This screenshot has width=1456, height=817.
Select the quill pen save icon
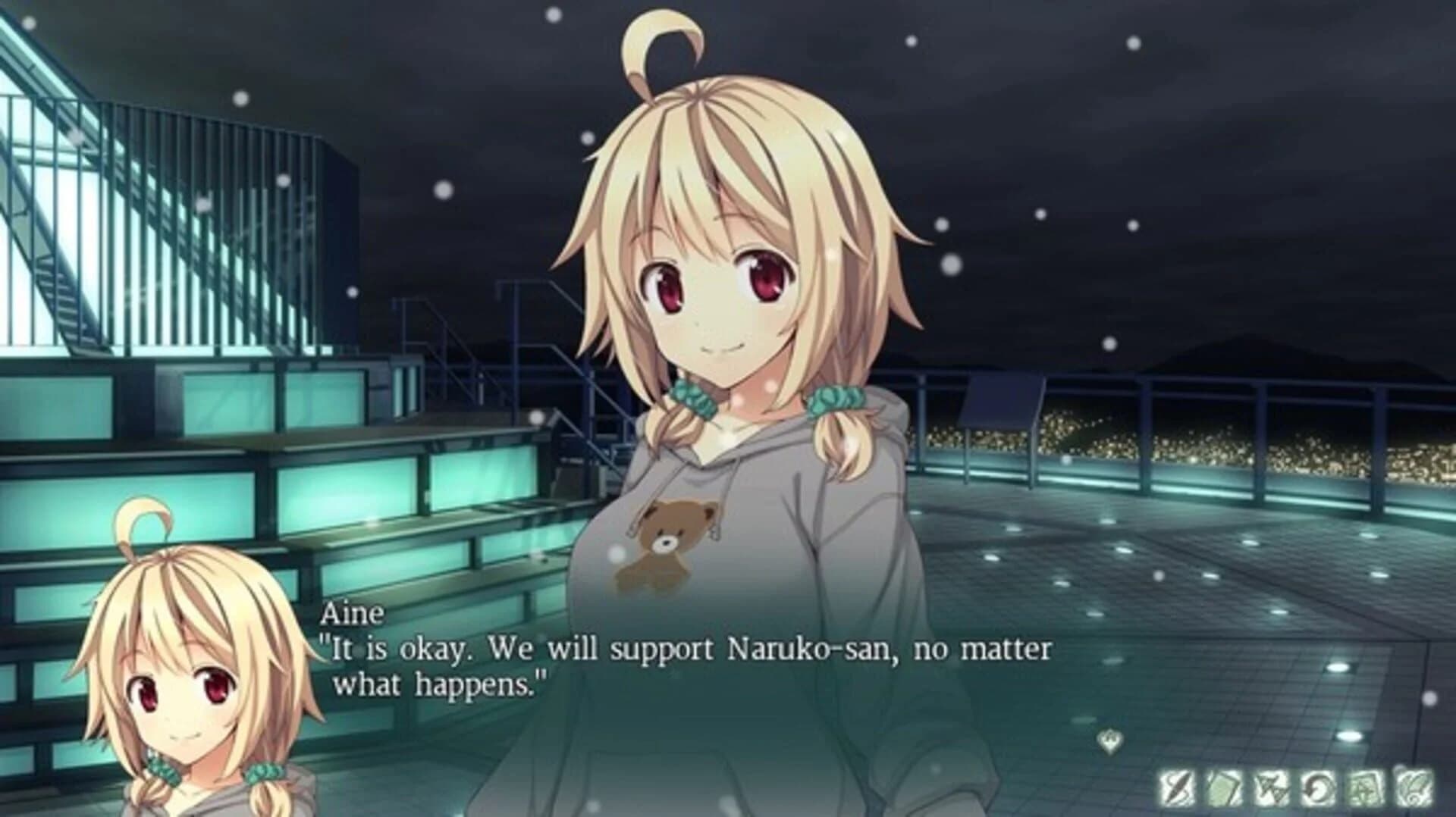coord(1176,786)
